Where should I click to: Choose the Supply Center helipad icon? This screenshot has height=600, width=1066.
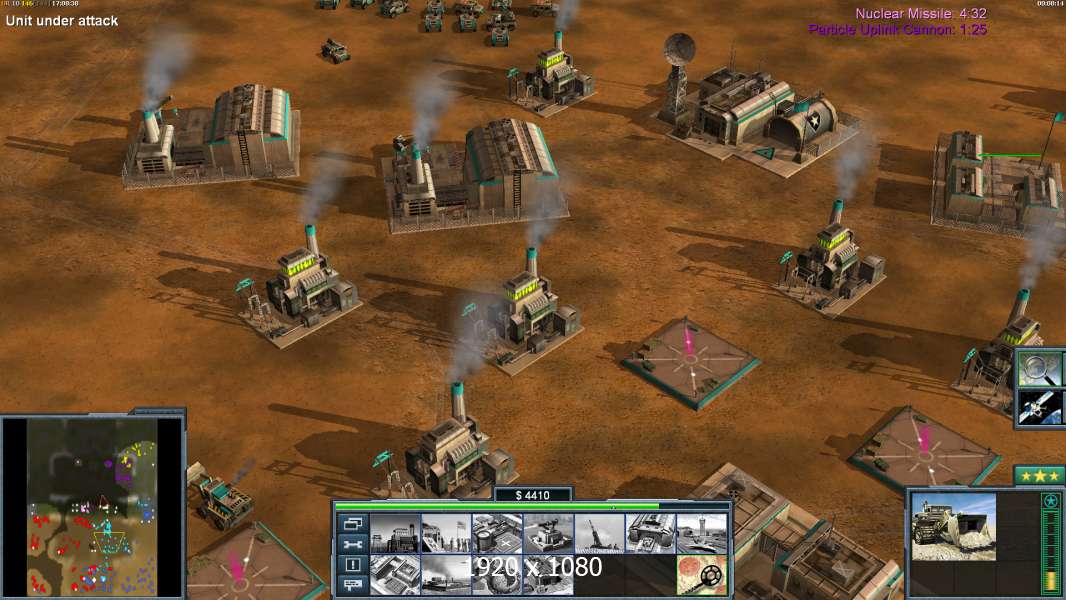click(x=497, y=533)
